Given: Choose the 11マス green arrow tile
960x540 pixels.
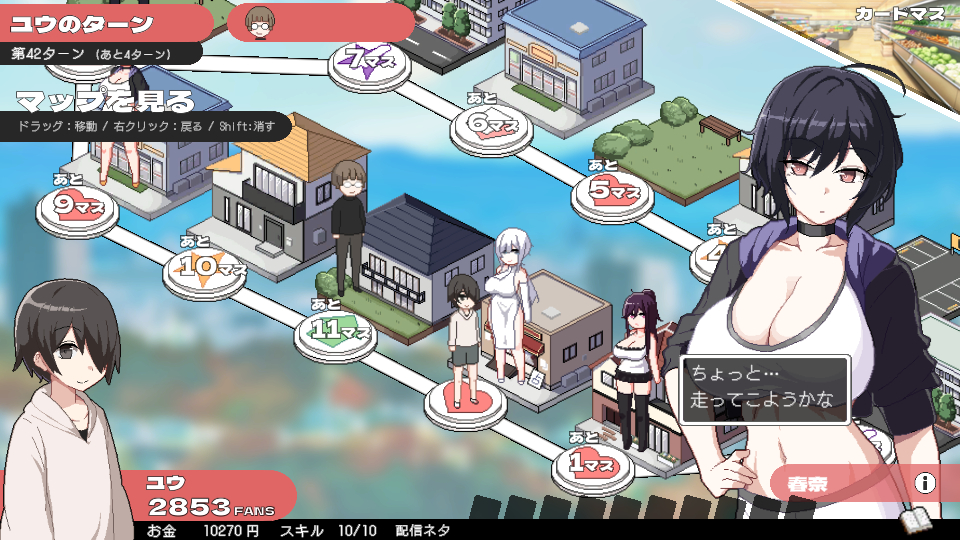Looking at the screenshot, I should click(335, 330).
